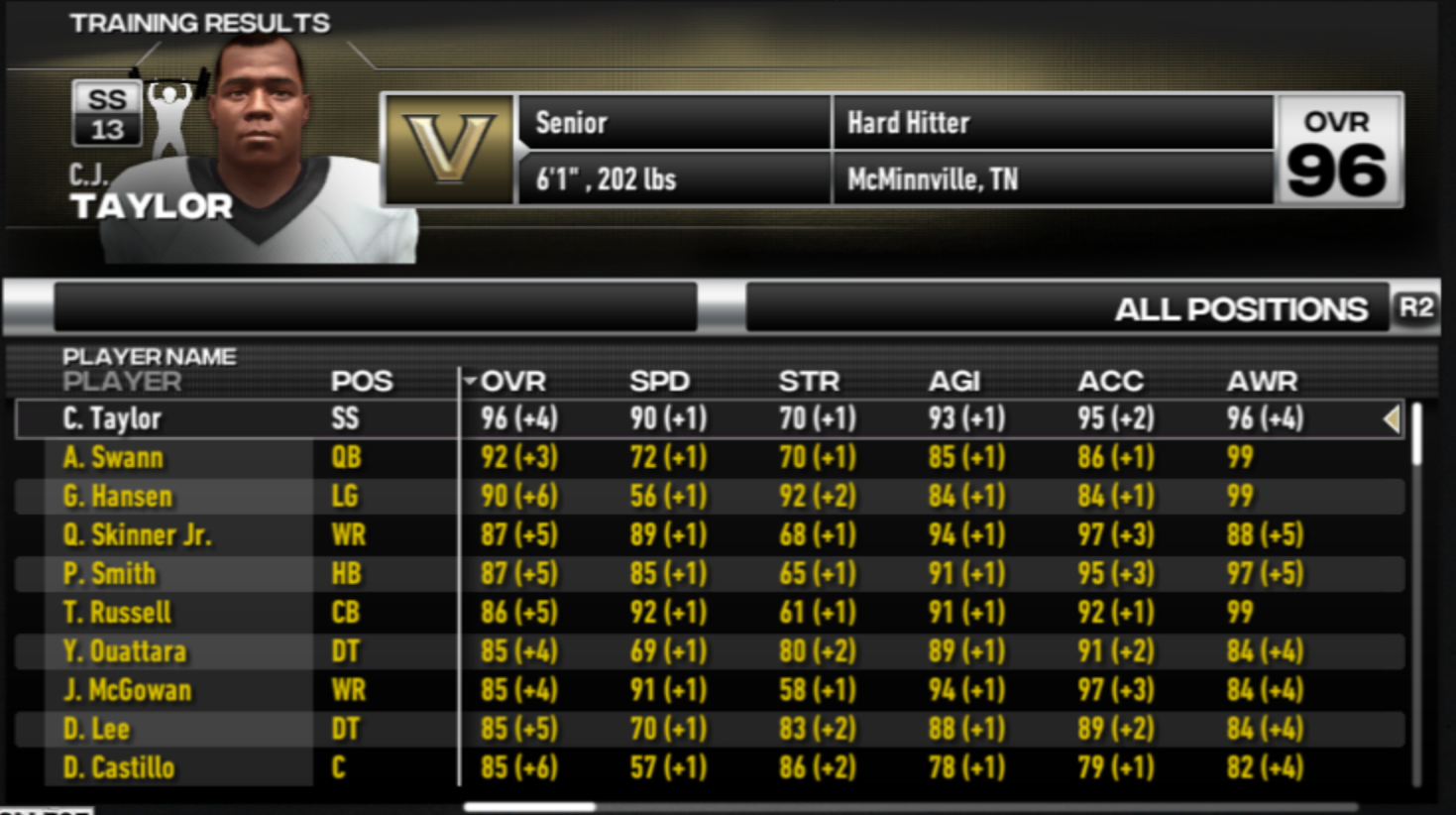The height and width of the screenshot is (815, 1456).
Task: Sort players by the AWR column
Action: coord(1262,382)
